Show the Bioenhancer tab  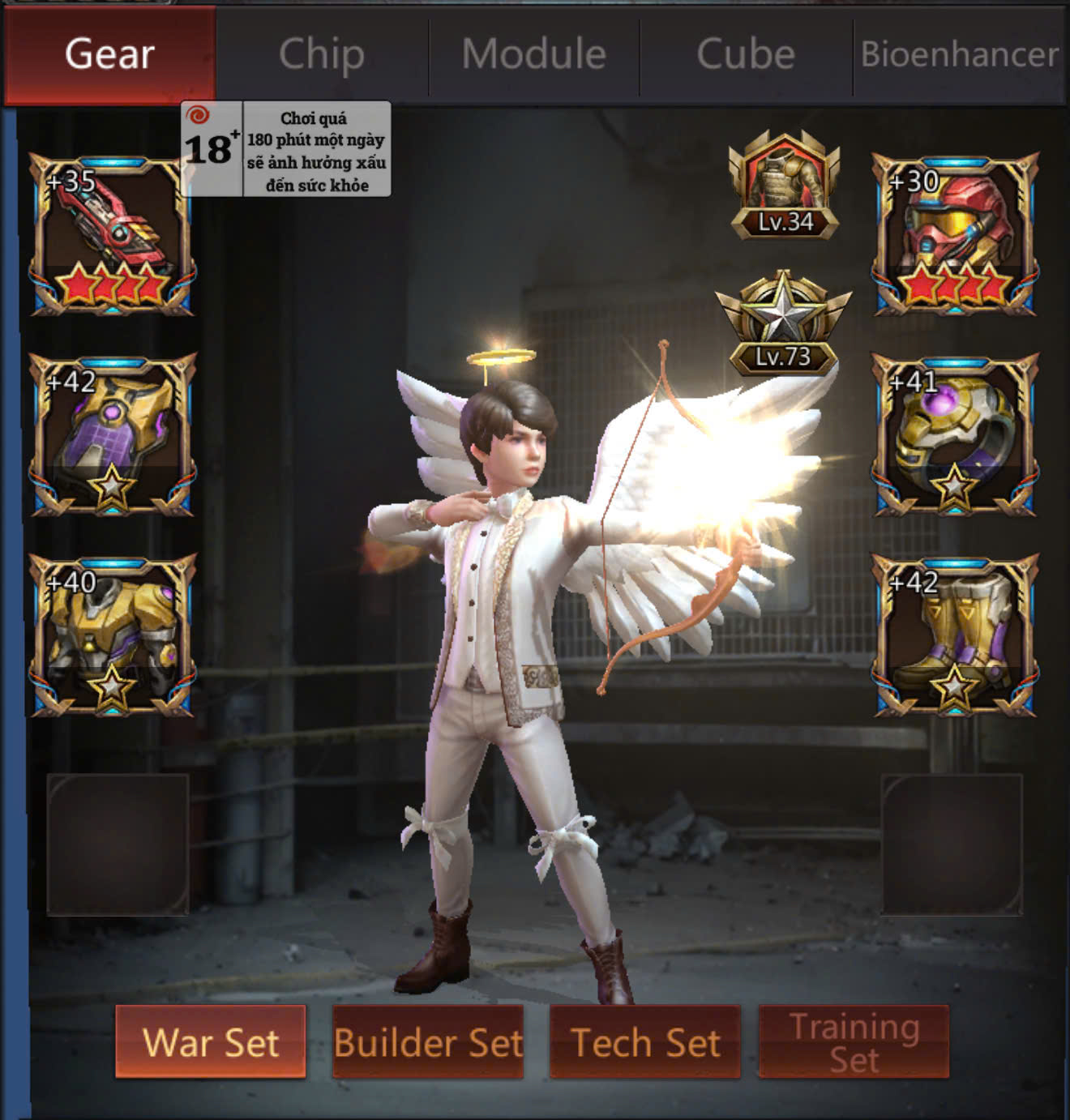959,54
